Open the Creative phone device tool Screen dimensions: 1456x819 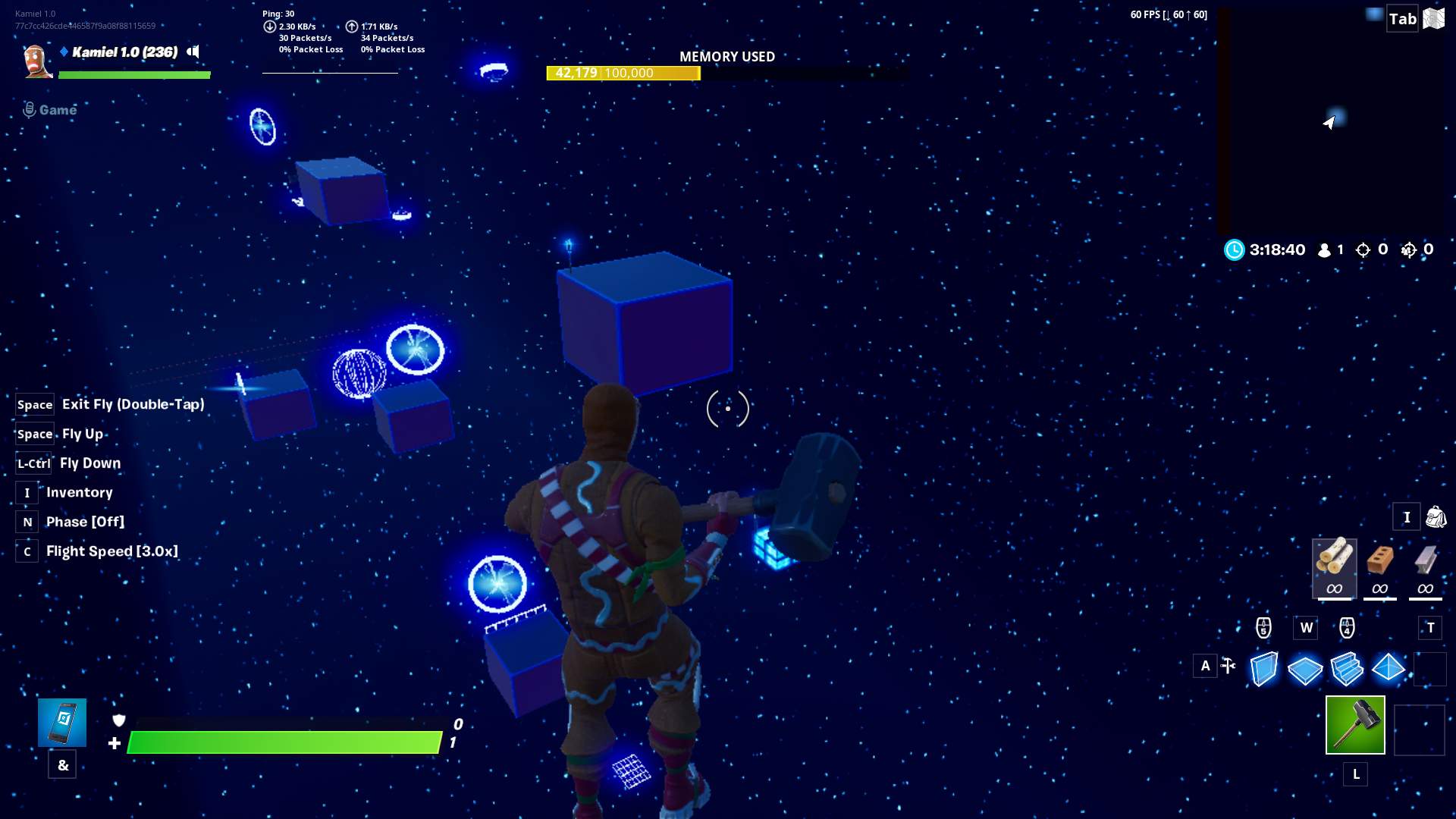tap(62, 723)
